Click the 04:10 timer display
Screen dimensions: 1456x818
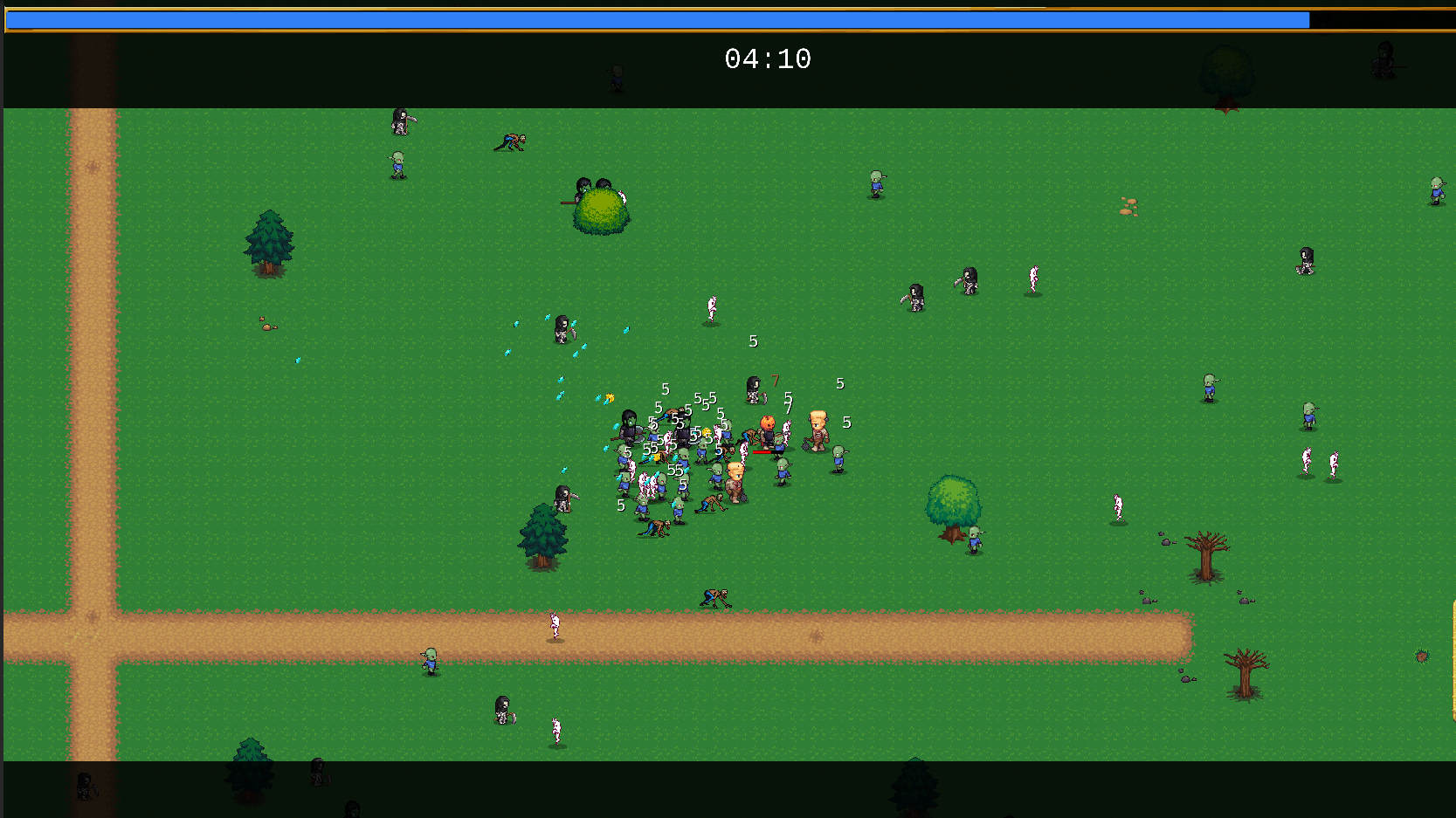tap(768, 59)
